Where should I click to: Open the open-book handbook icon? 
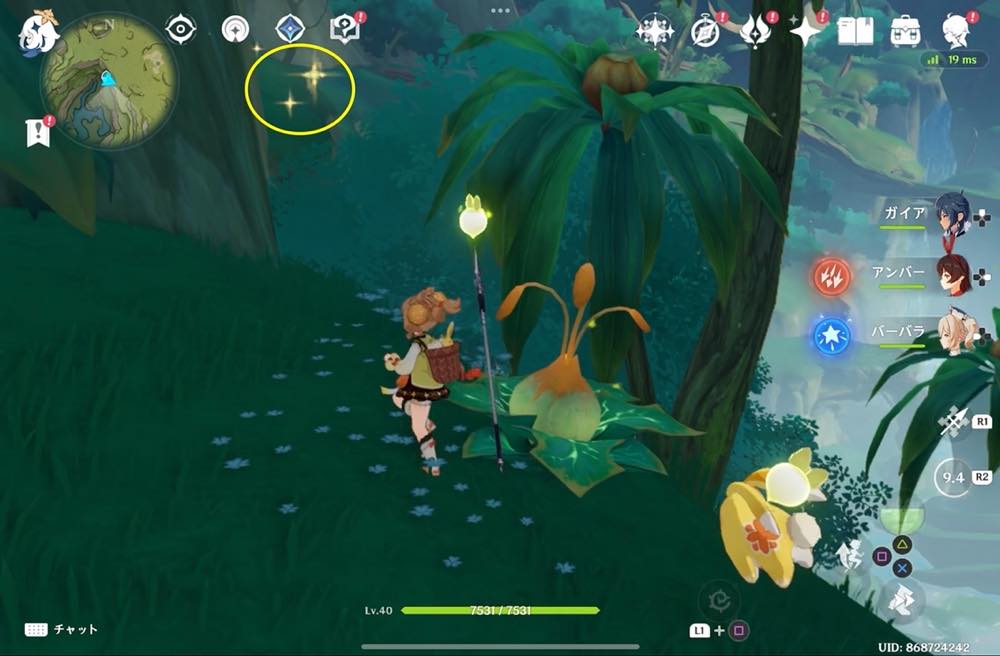pos(855,31)
